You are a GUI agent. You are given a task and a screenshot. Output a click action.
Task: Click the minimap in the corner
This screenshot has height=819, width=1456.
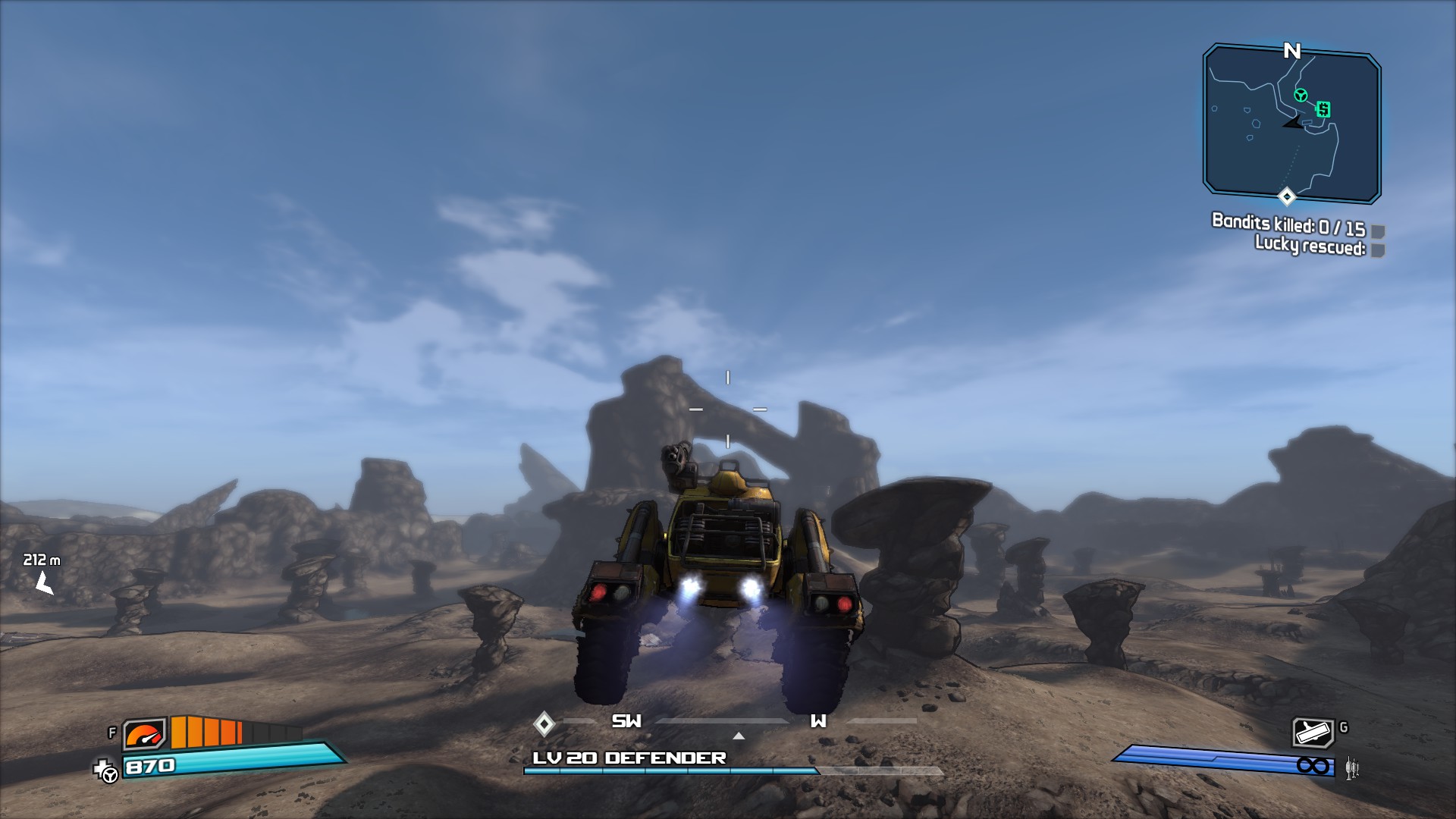[1291, 123]
